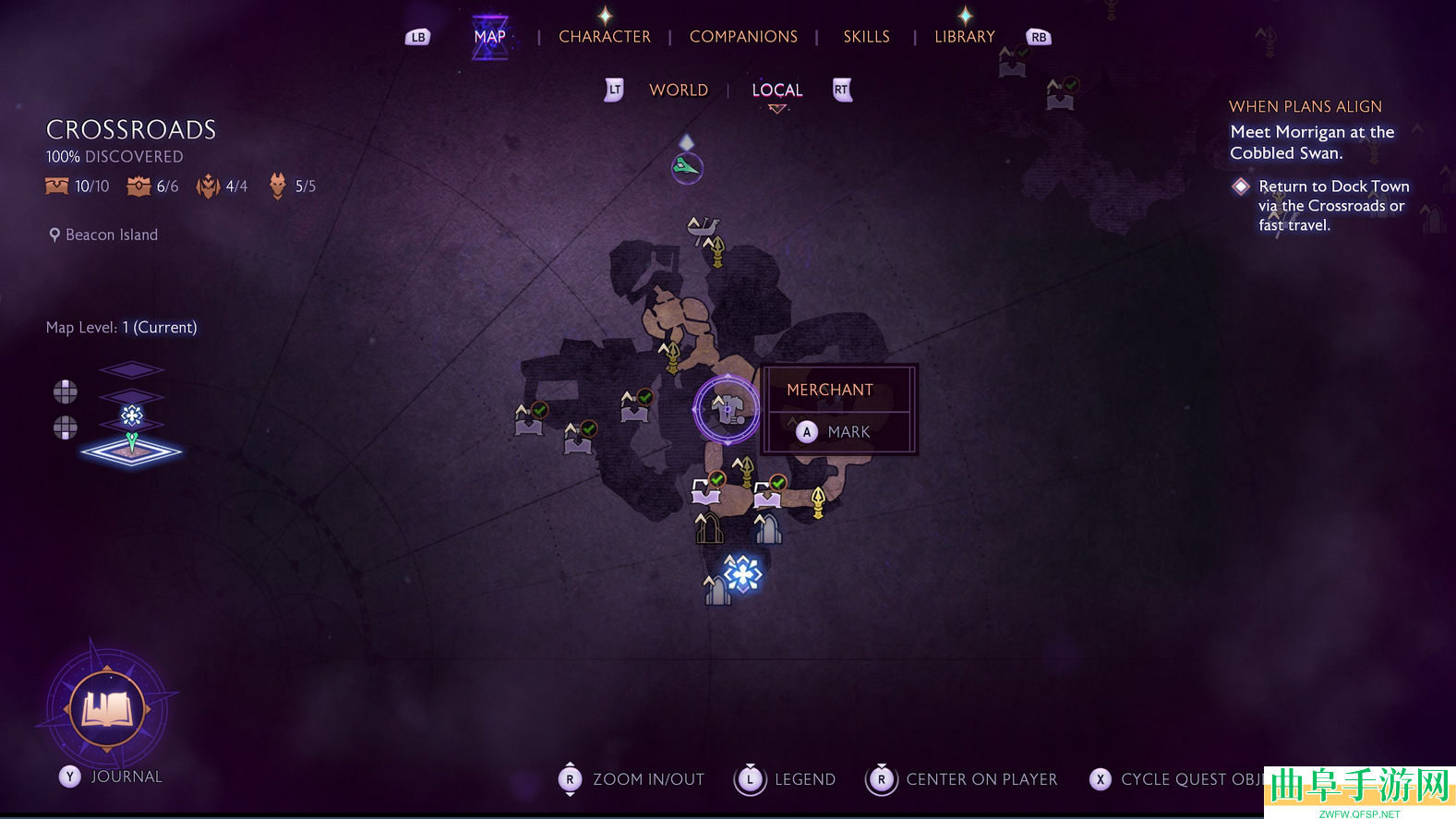Click the green ship marker above the map
The image size is (1456, 819).
pos(687,167)
